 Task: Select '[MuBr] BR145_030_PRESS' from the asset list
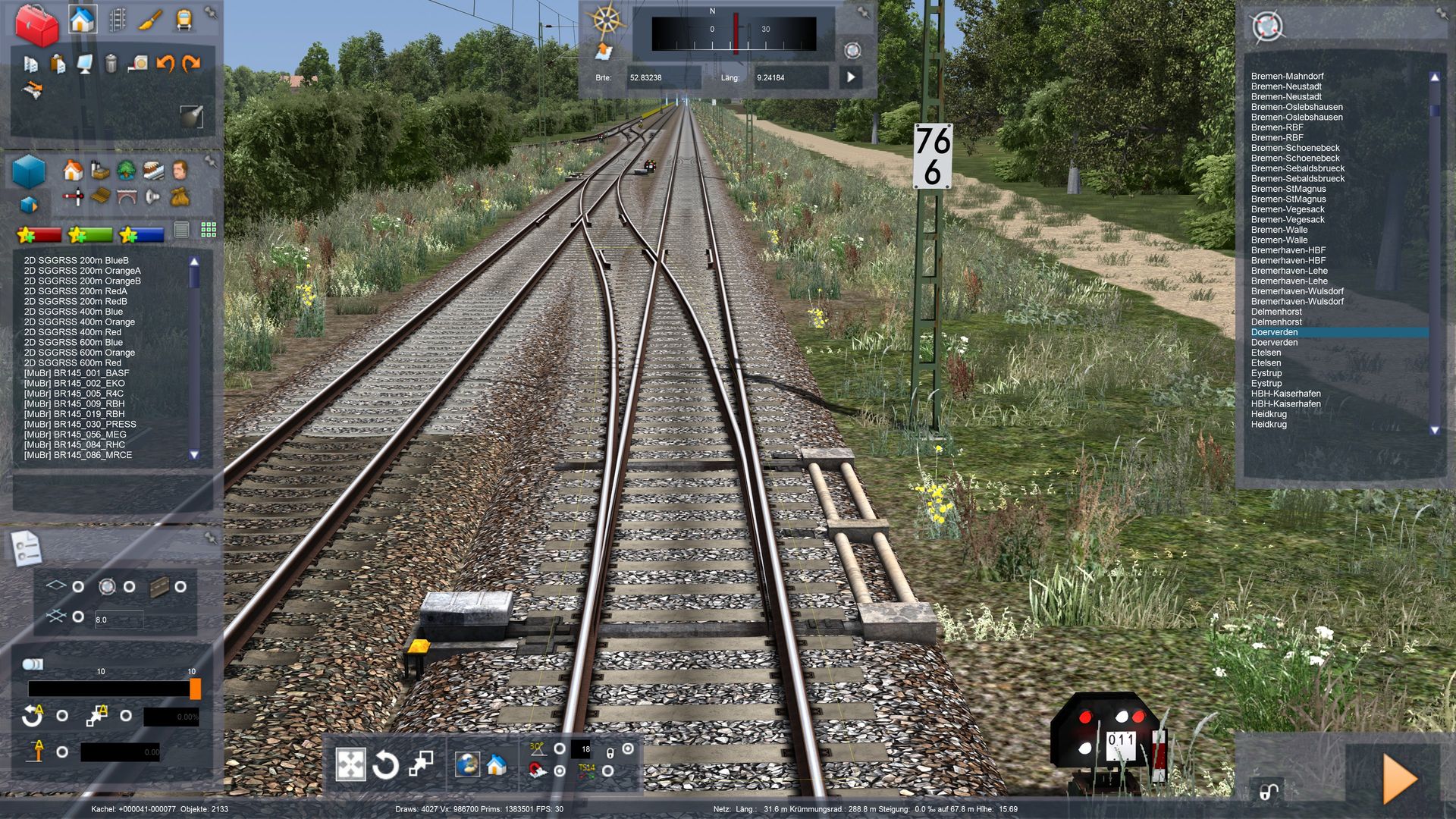[x=80, y=425]
